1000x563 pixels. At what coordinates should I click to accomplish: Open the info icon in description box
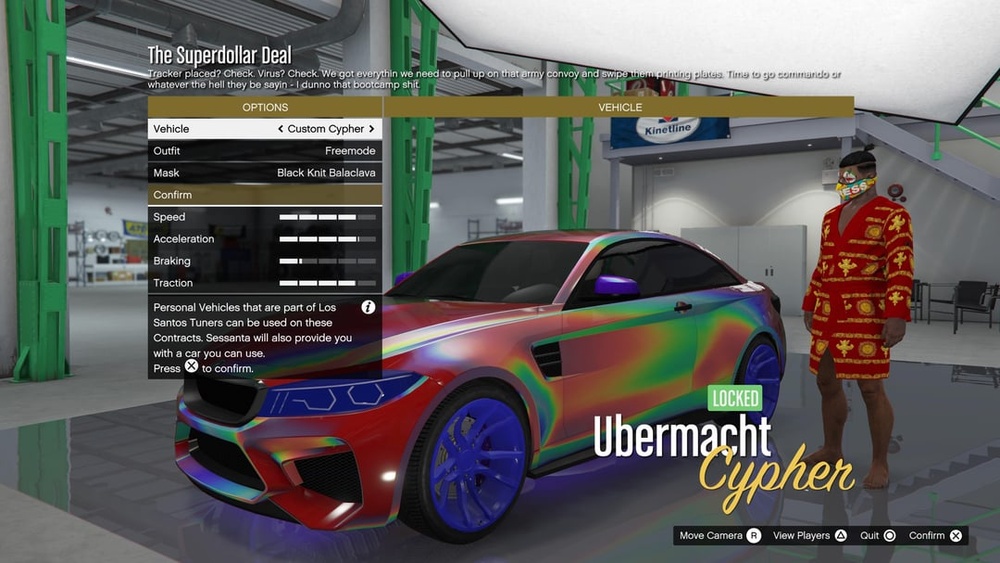tap(368, 307)
